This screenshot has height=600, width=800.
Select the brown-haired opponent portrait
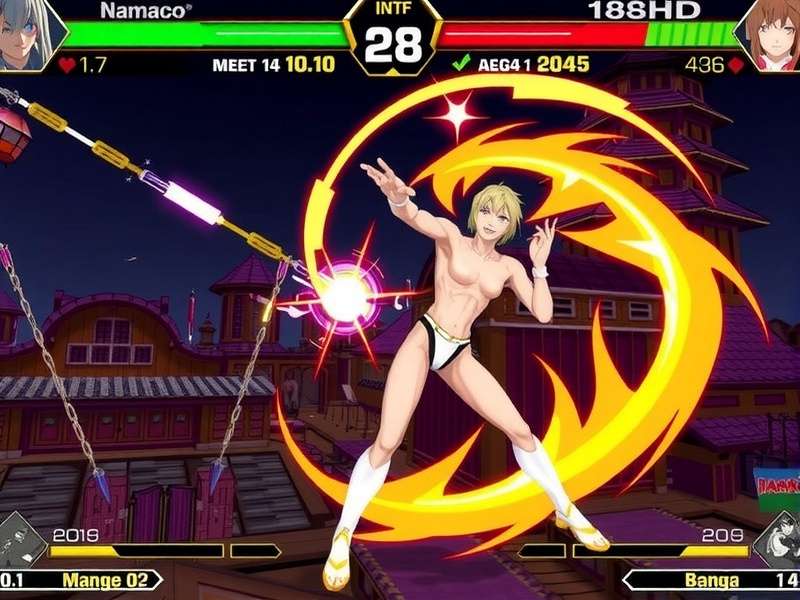pos(770,34)
